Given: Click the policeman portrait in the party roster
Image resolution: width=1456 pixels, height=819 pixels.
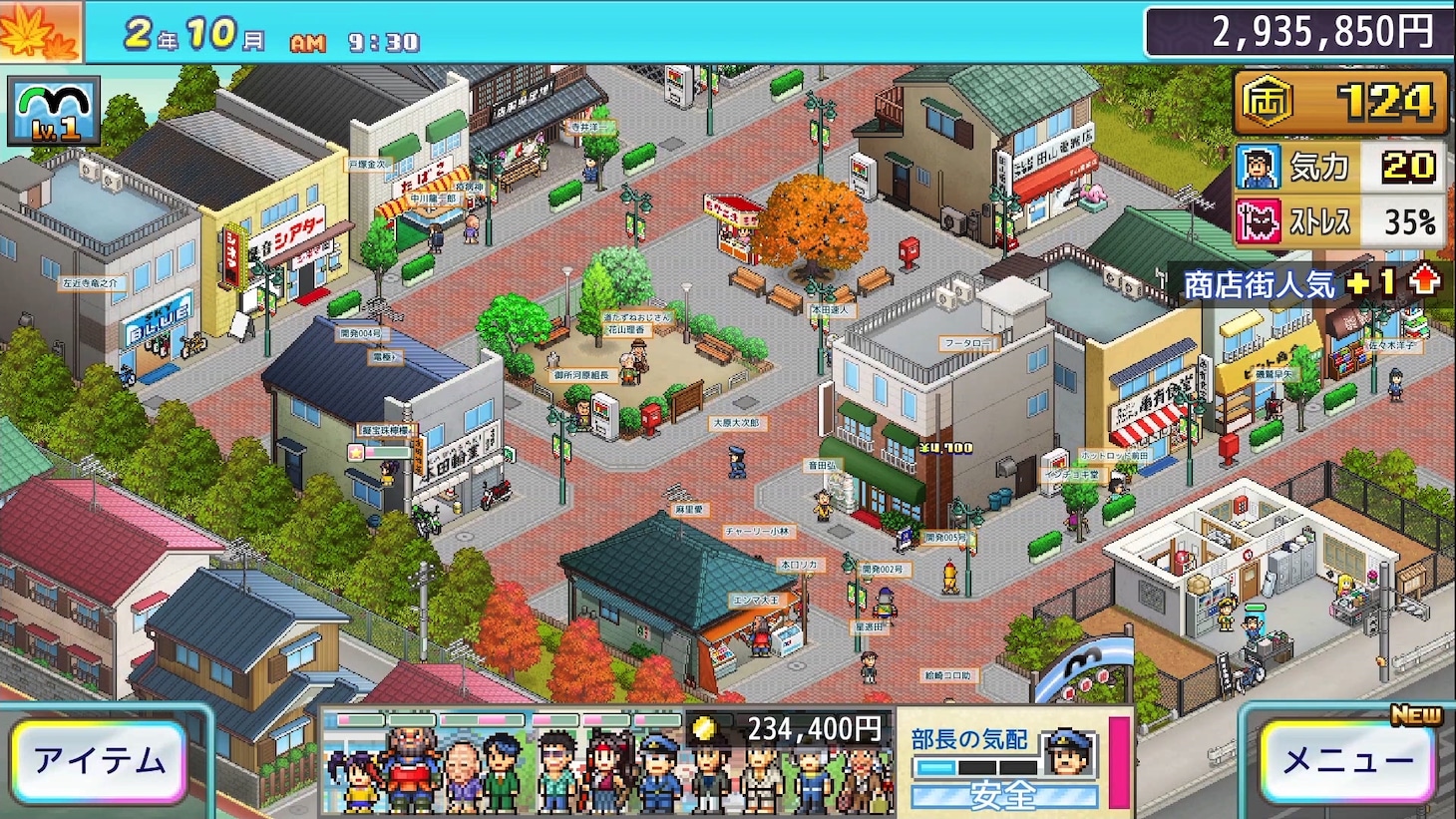Looking at the screenshot, I should click(x=659, y=773).
